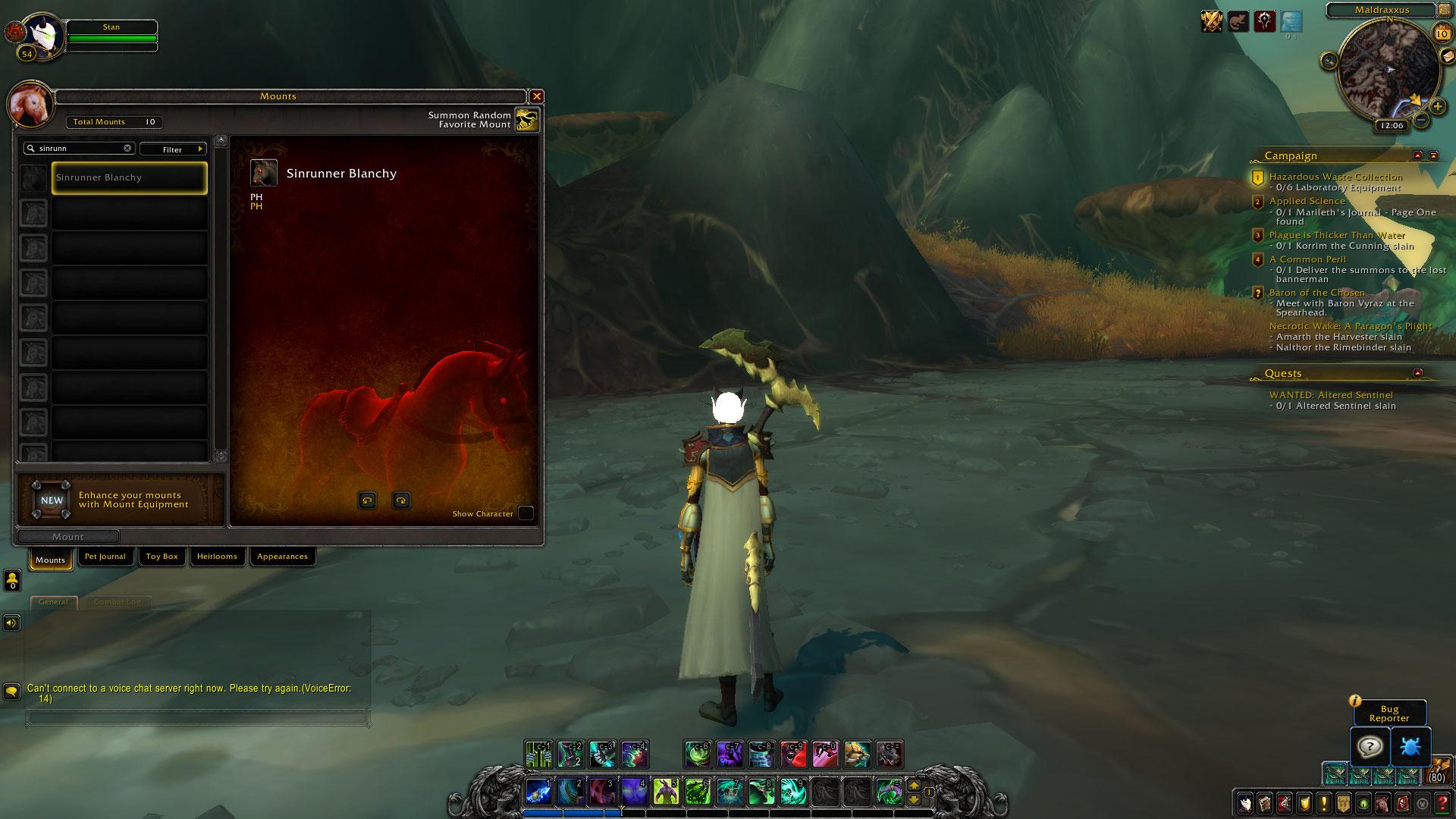Switch to the Heirlooms tab
Viewport: 1456px width, 819px height.
click(217, 557)
